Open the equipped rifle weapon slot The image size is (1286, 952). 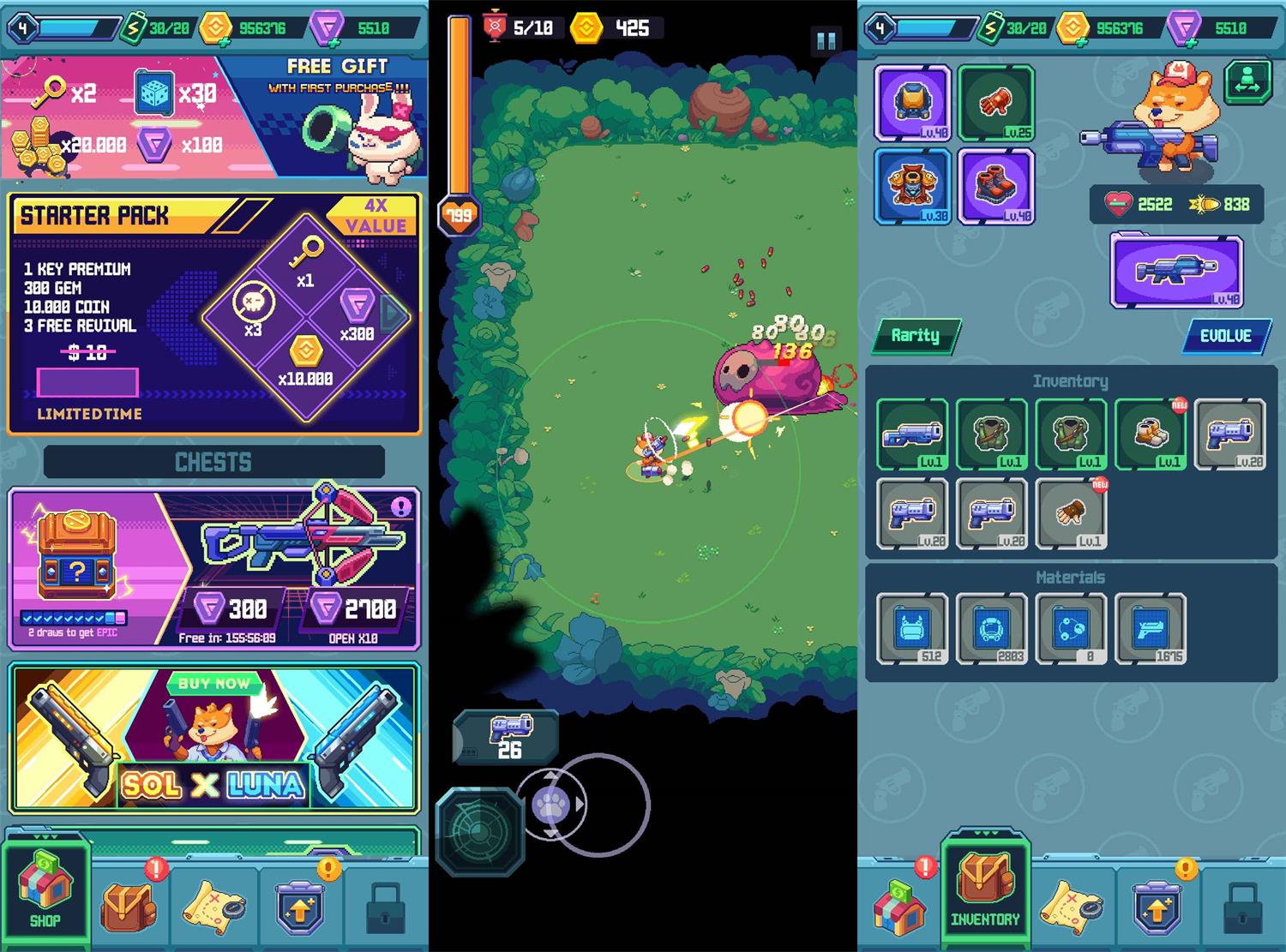1176,271
